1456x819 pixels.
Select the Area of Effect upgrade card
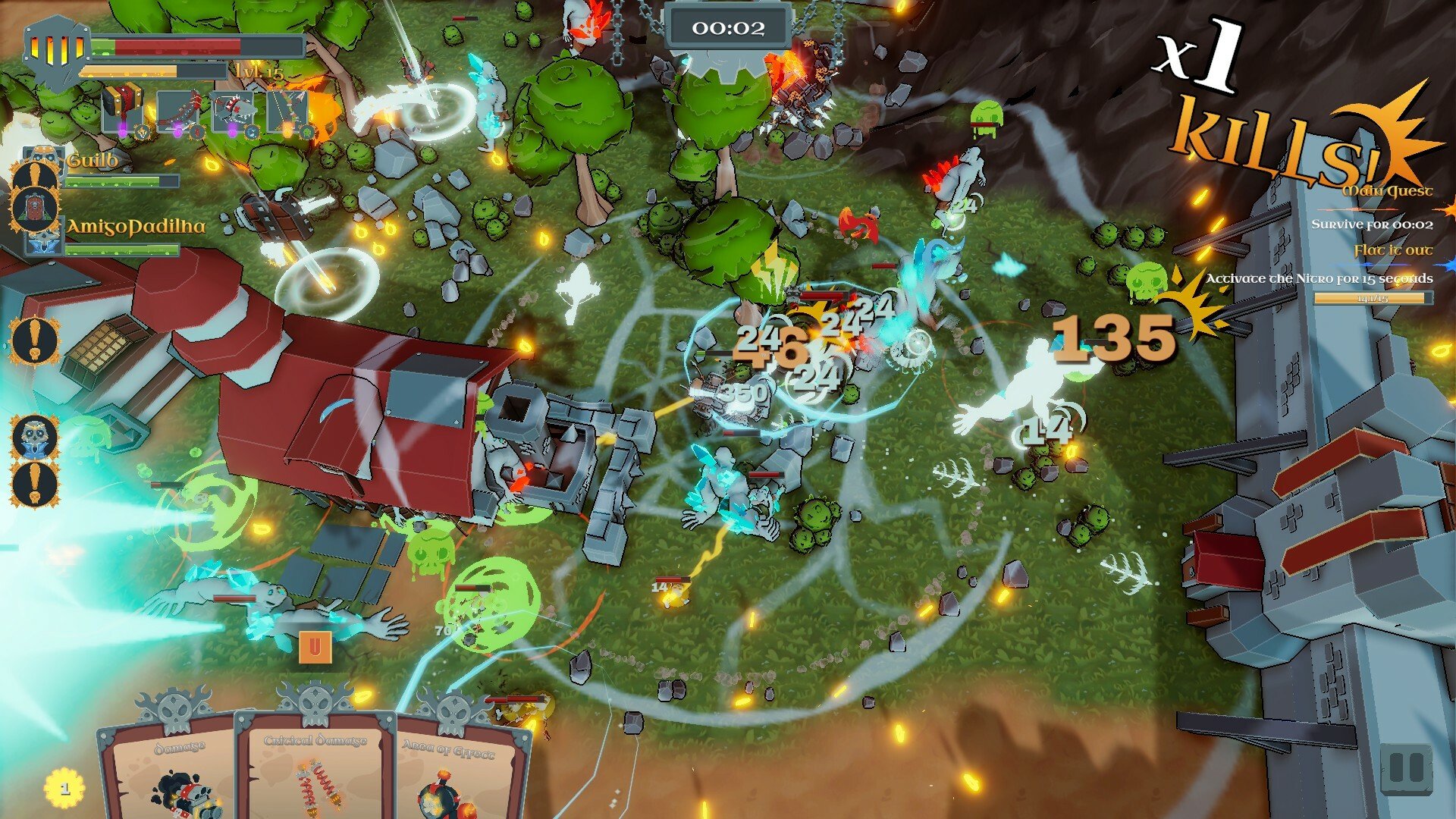pos(453,770)
